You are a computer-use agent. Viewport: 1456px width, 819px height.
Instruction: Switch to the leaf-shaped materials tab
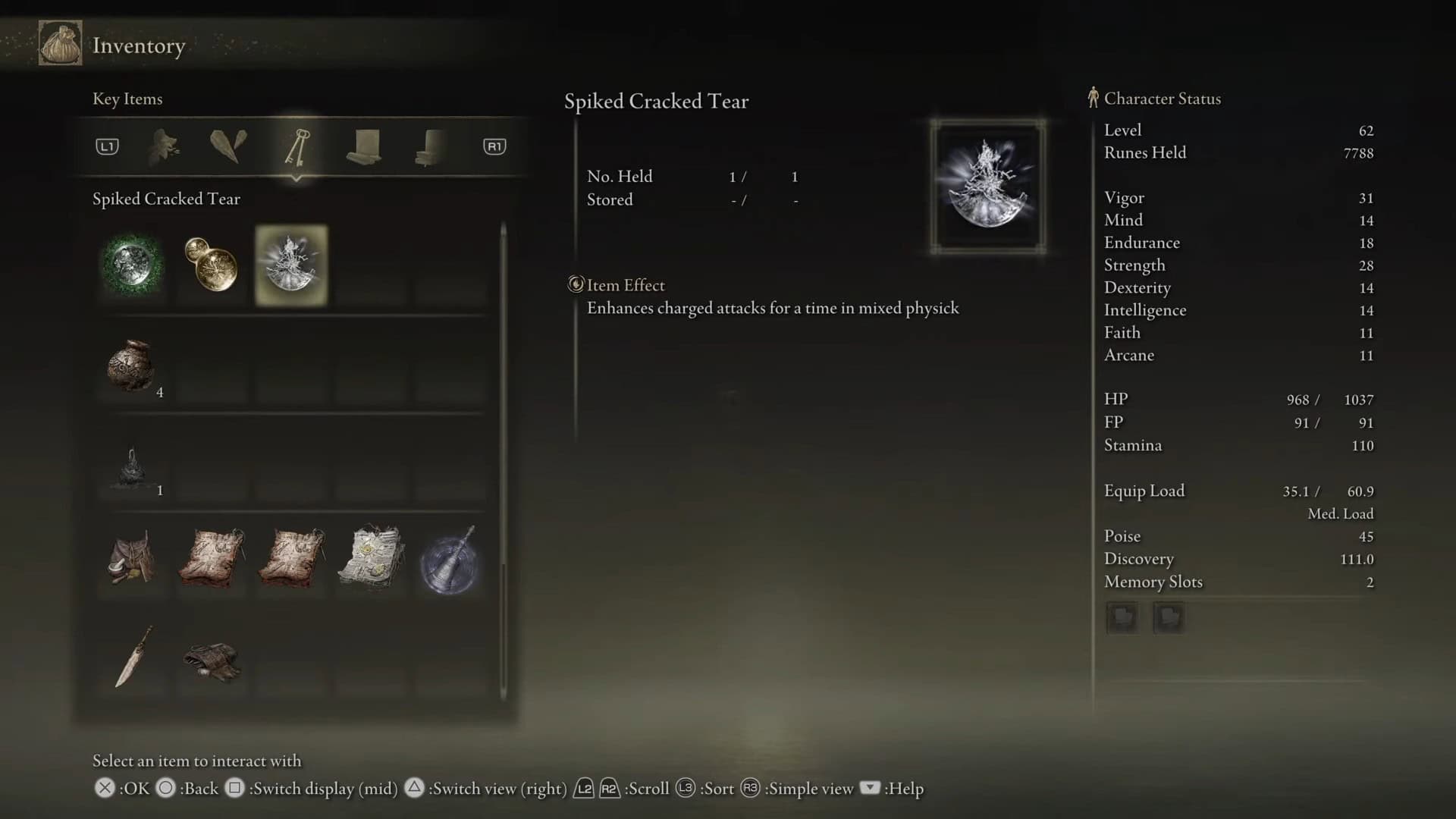[228, 146]
